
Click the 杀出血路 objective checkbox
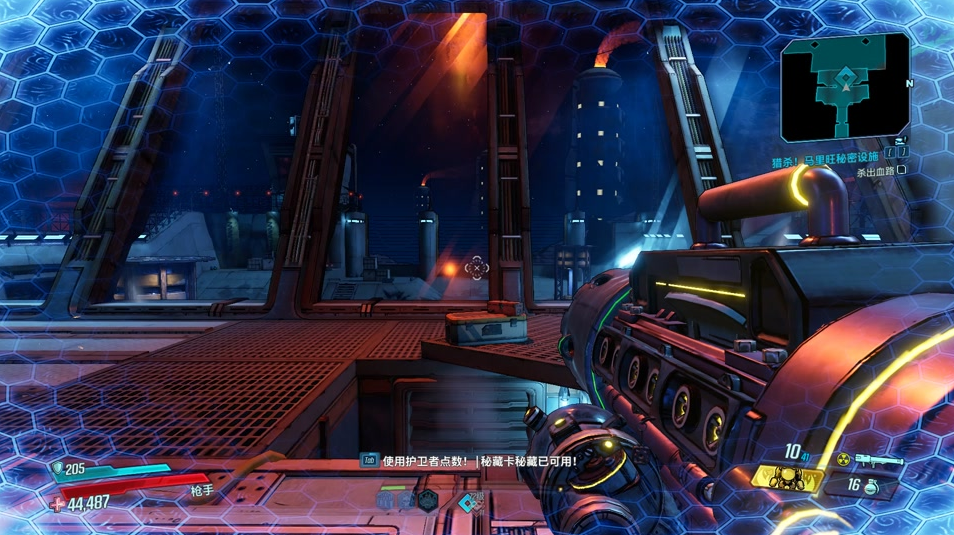point(902,171)
